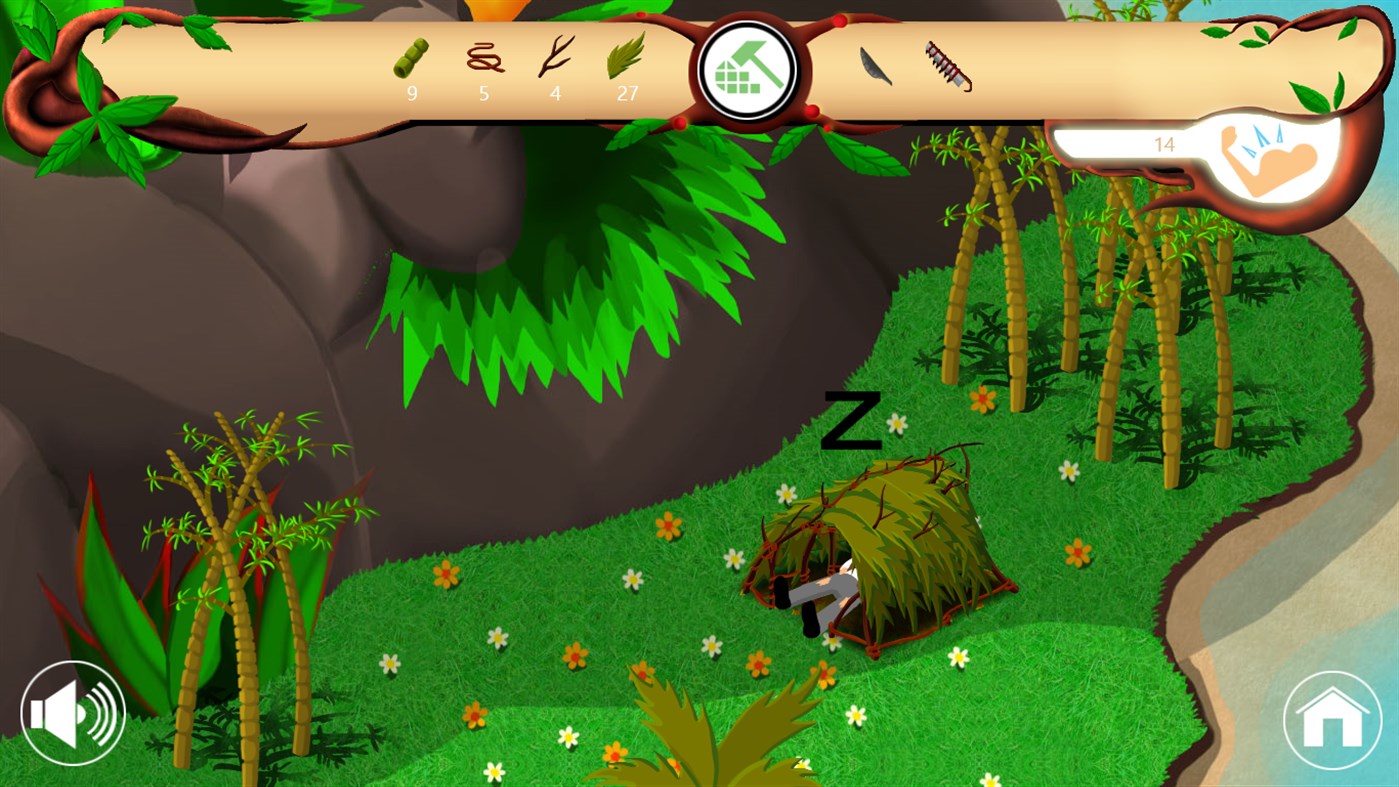Image resolution: width=1399 pixels, height=787 pixels.
Task: Mute the game audio
Action: tap(73, 714)
